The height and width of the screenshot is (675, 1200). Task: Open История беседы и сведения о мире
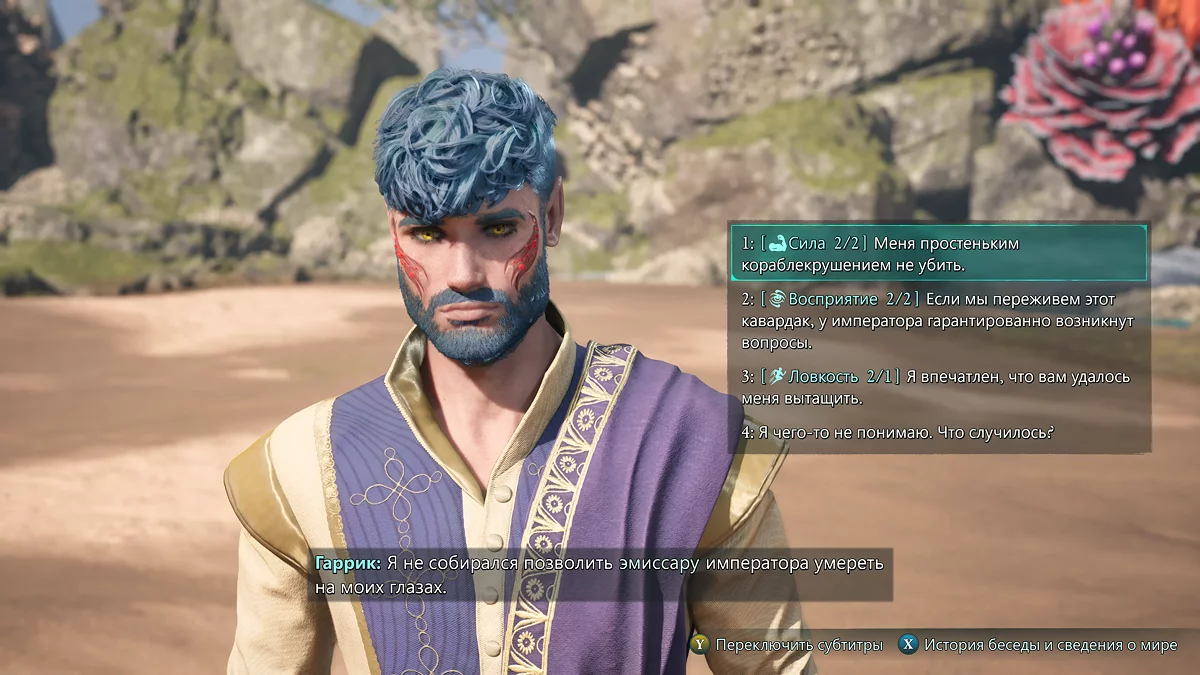1038,645
